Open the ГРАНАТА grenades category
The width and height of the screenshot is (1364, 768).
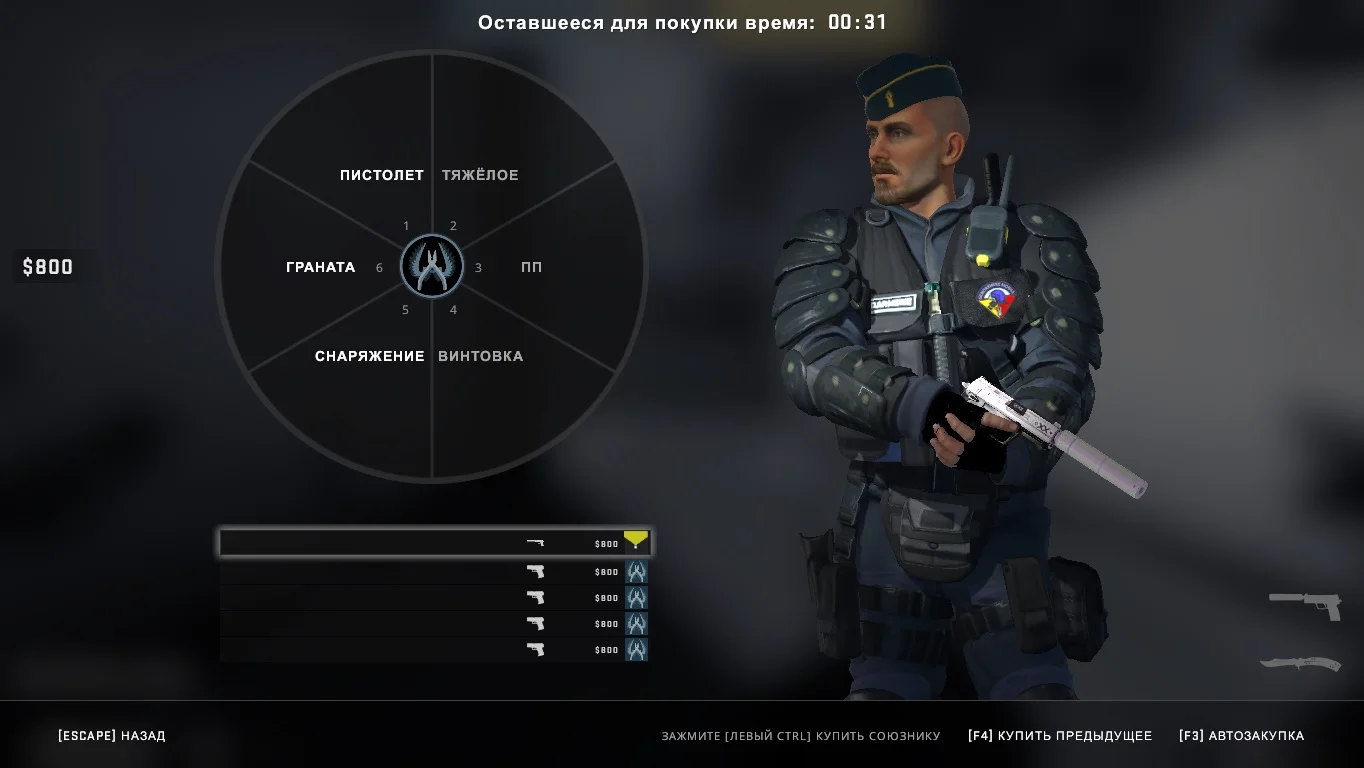pyautogui.click(x=320, y=267)
